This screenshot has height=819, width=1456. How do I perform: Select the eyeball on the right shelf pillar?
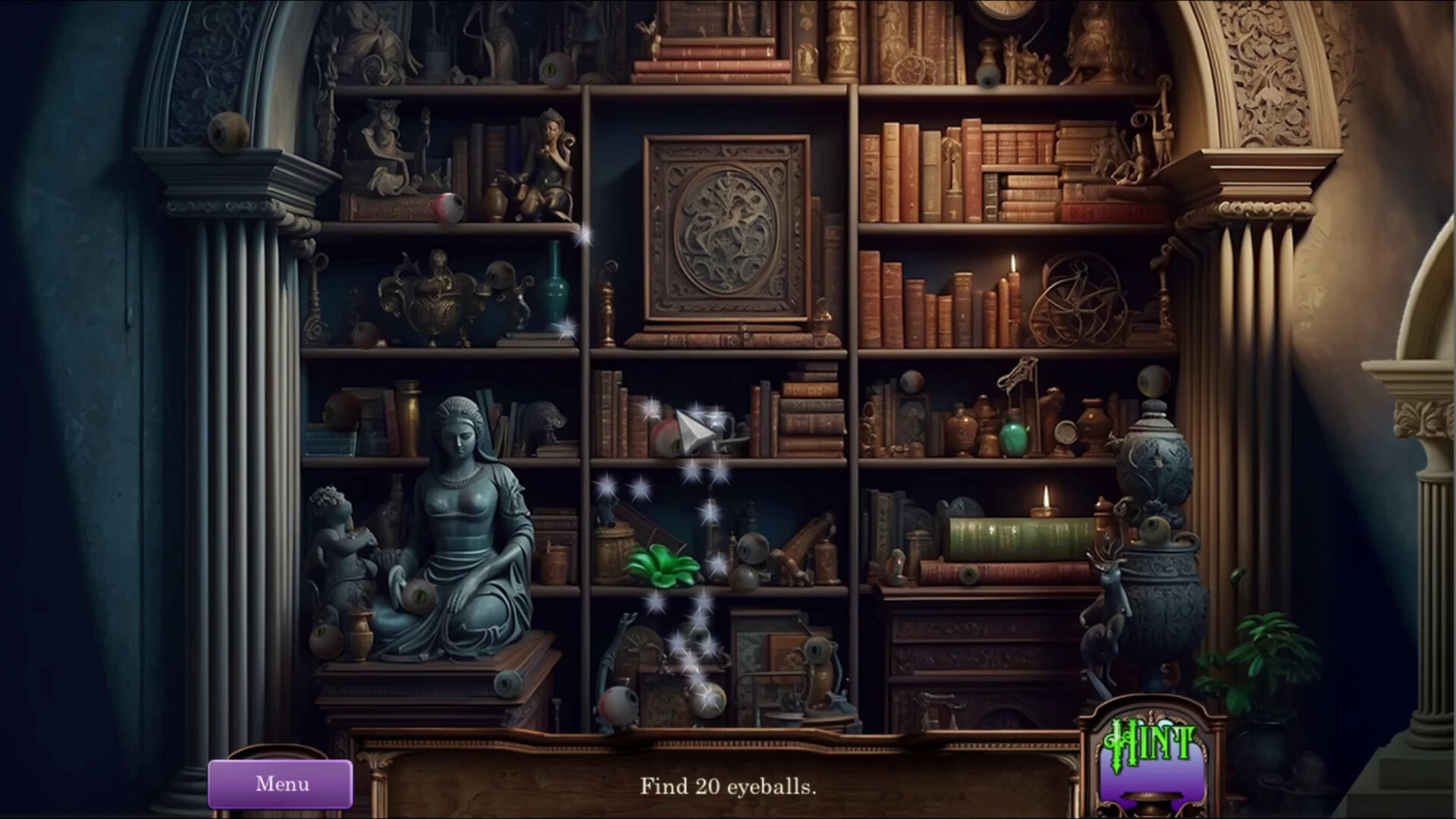tap(1155, 379)
